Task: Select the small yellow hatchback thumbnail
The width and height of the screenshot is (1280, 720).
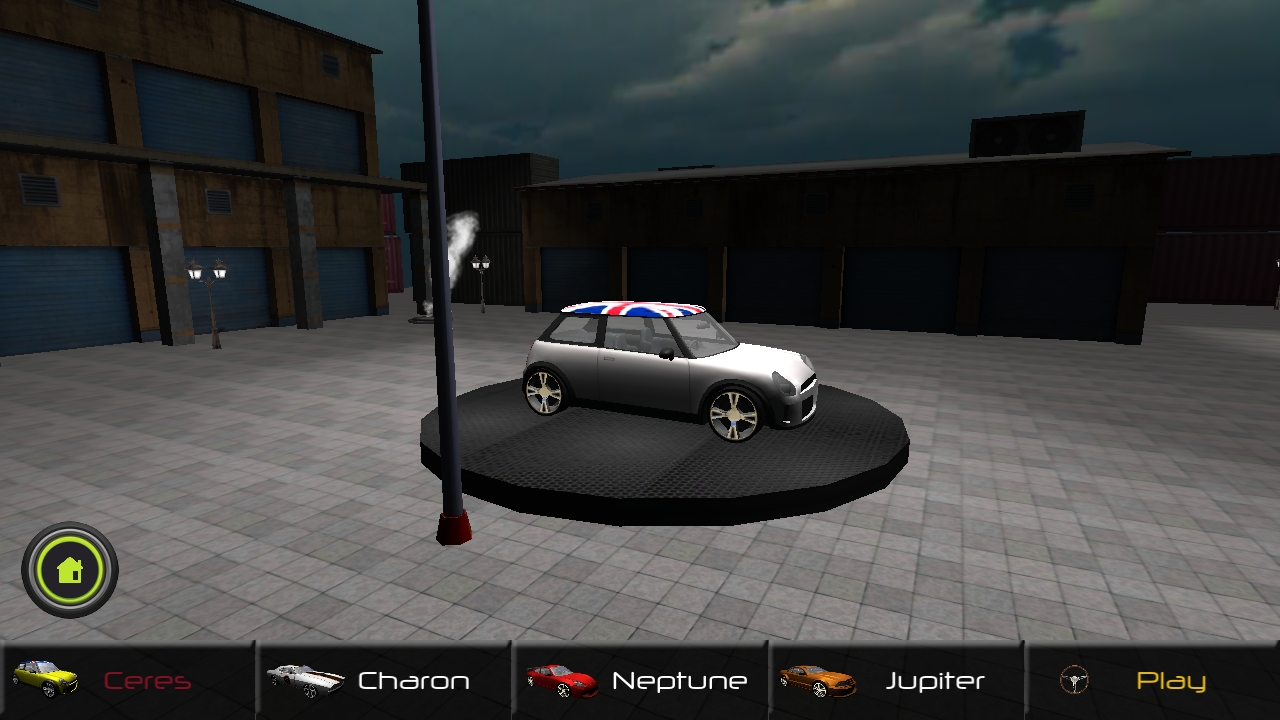Action: coord(47,679)
